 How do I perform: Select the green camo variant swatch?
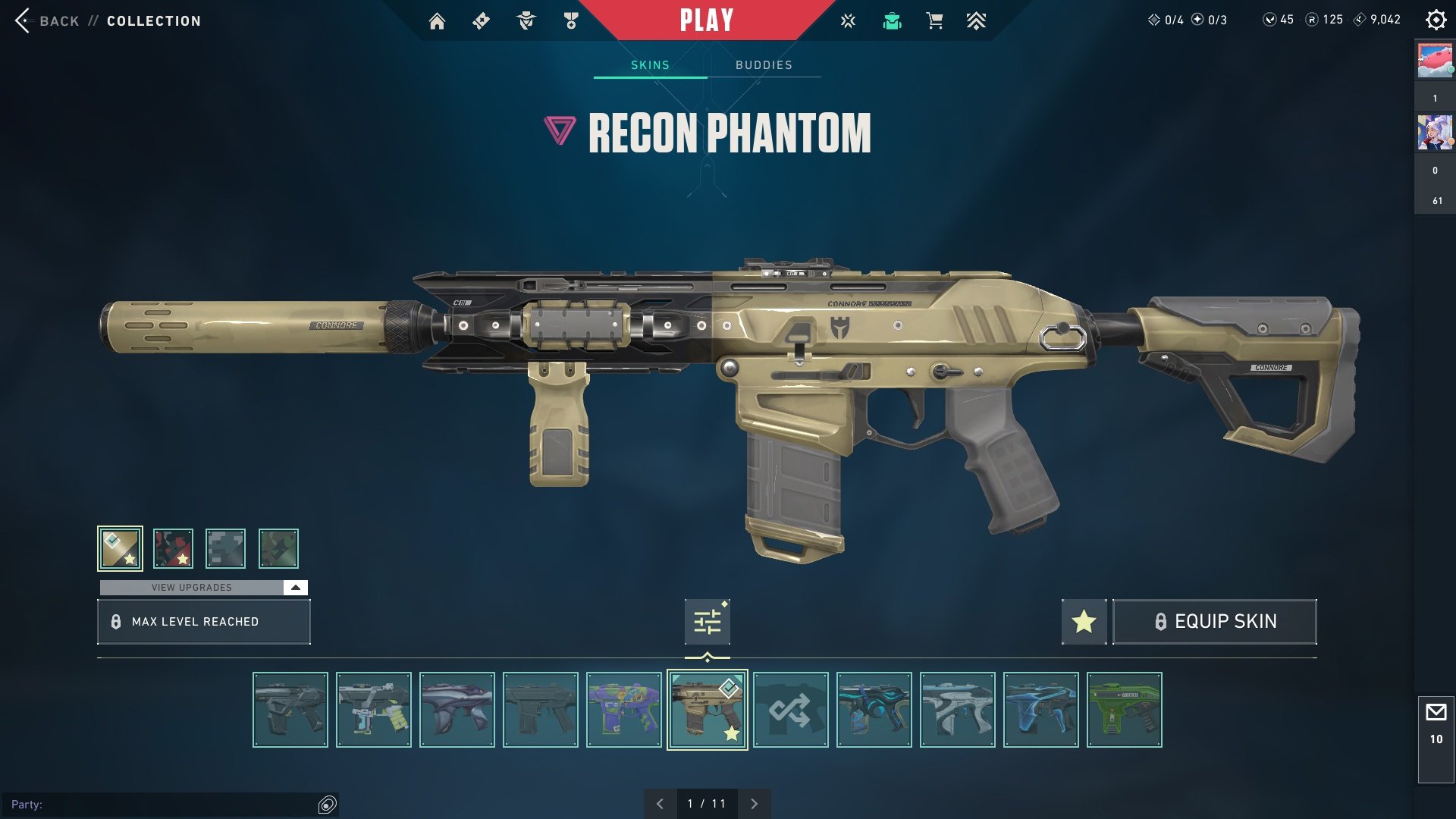point(278,548)
